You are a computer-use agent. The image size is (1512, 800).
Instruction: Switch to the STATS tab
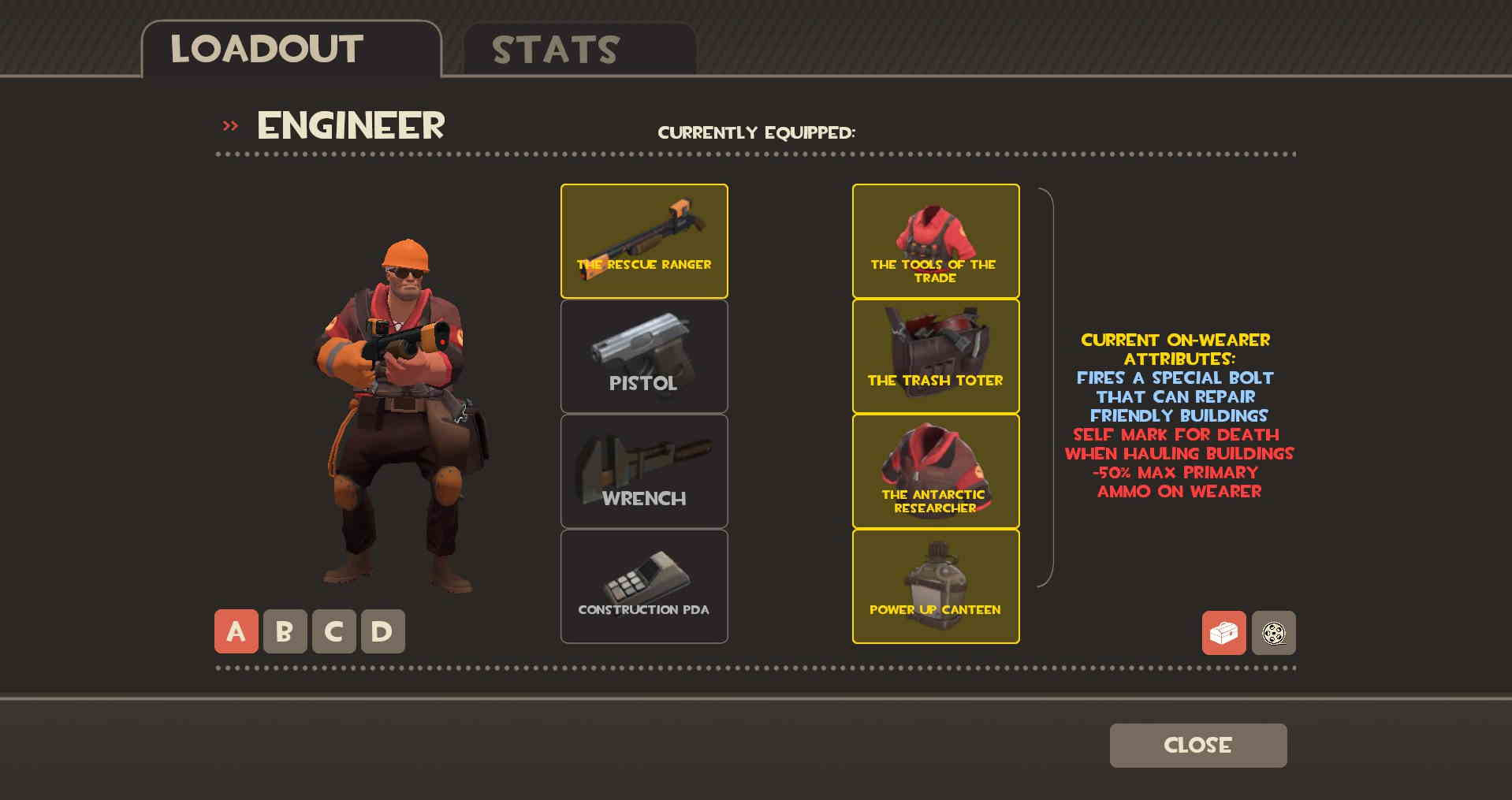[554, 50]
